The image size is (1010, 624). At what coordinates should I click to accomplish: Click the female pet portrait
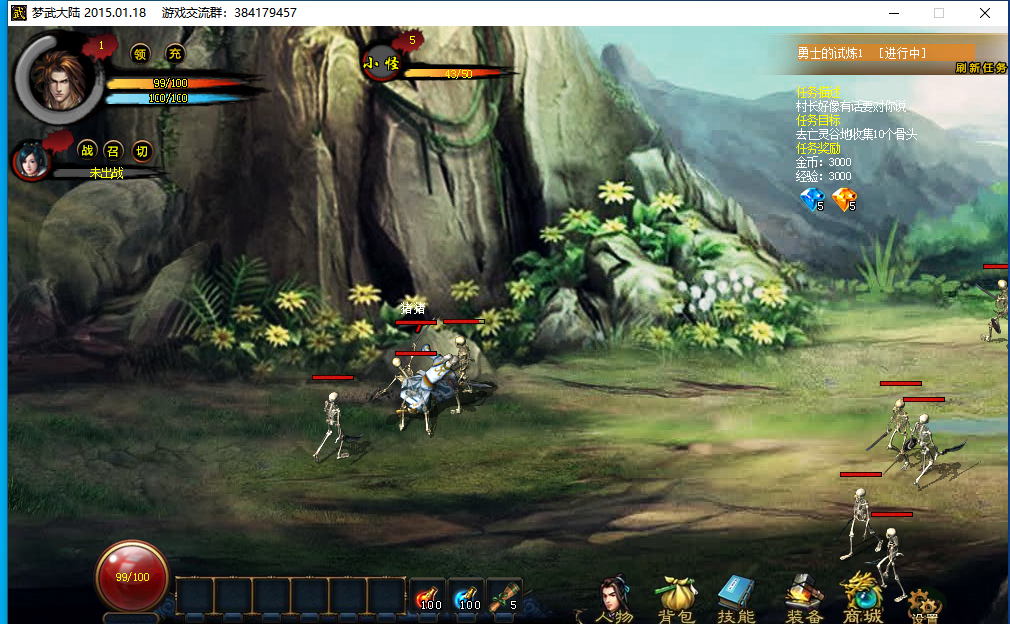point(32,160)
